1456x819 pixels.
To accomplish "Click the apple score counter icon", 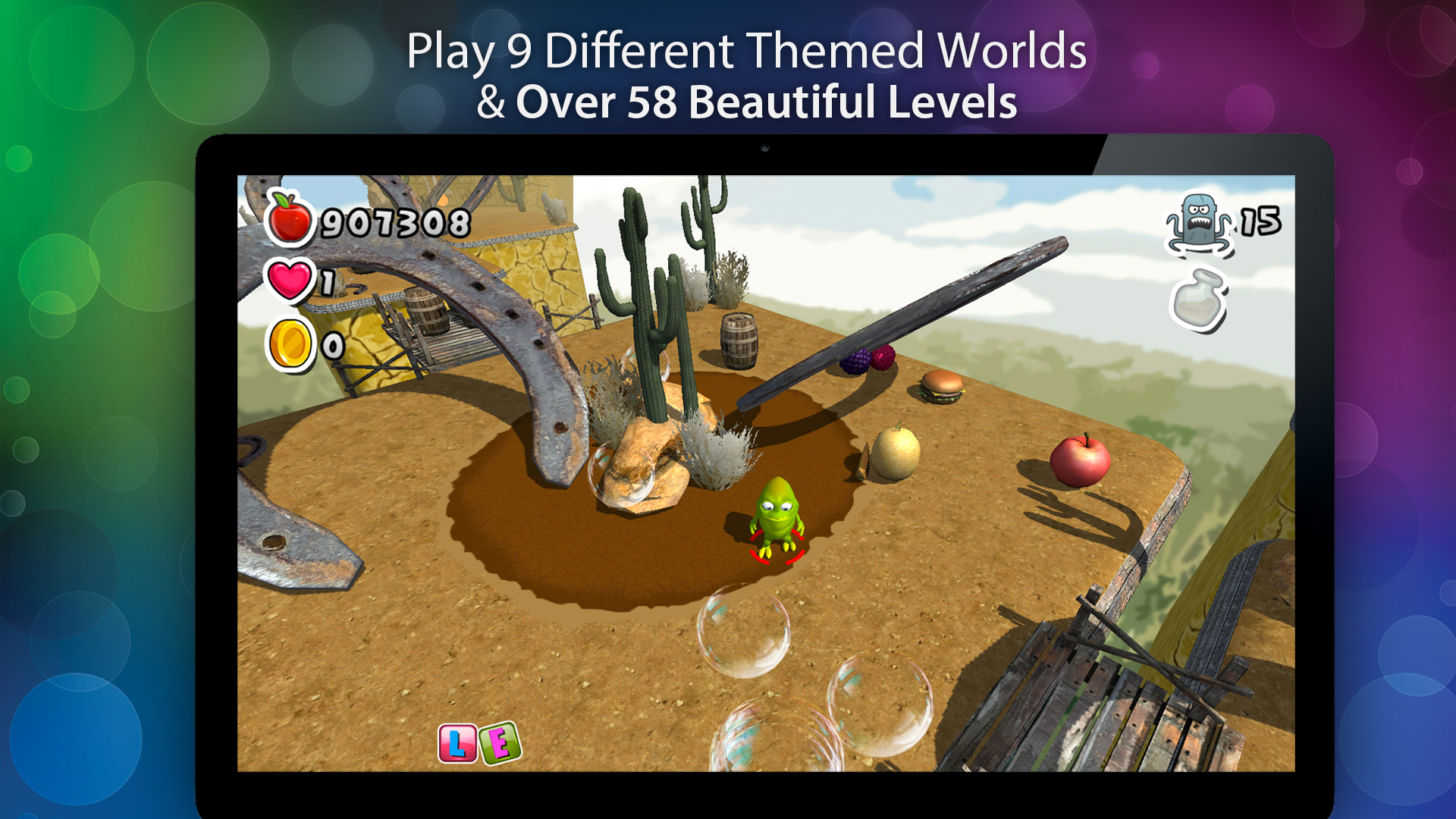I will click(x=290, y=221).
